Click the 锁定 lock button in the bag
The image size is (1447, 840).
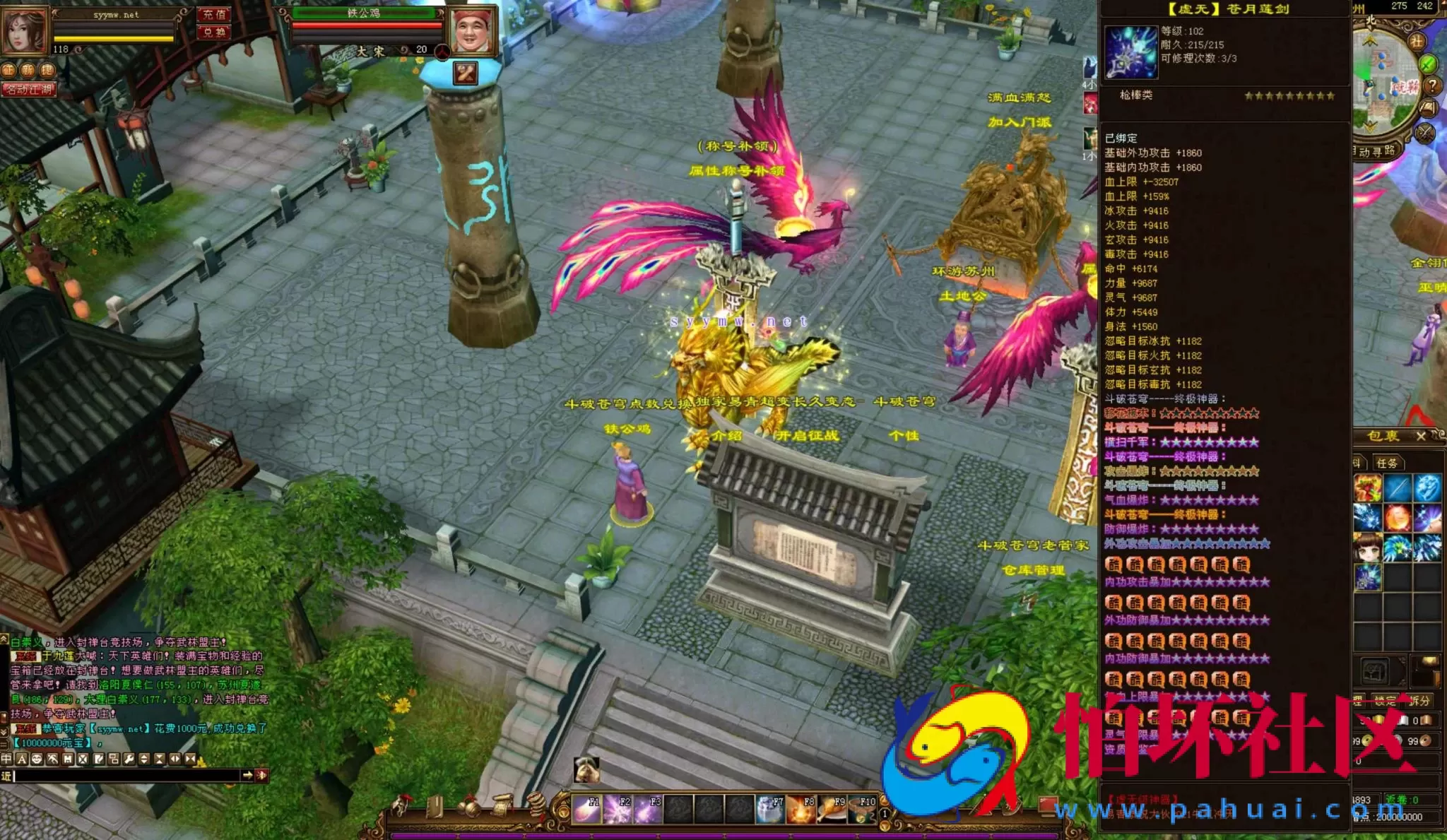pos(1385,700)
